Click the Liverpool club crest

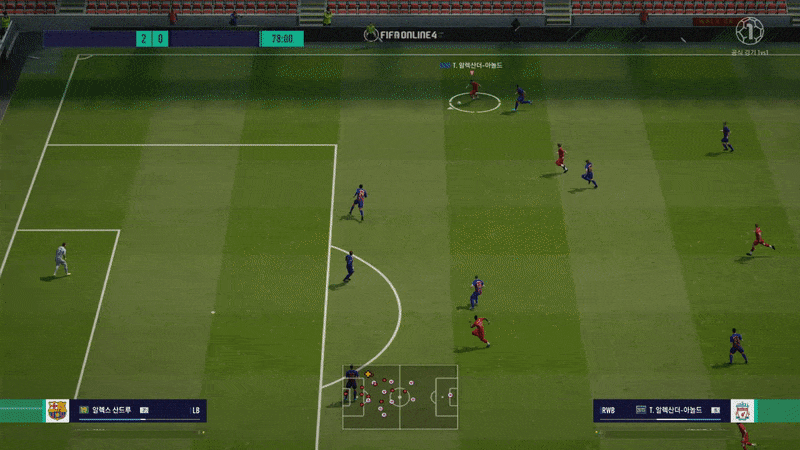pyautogui.click(x=741, y=410)
